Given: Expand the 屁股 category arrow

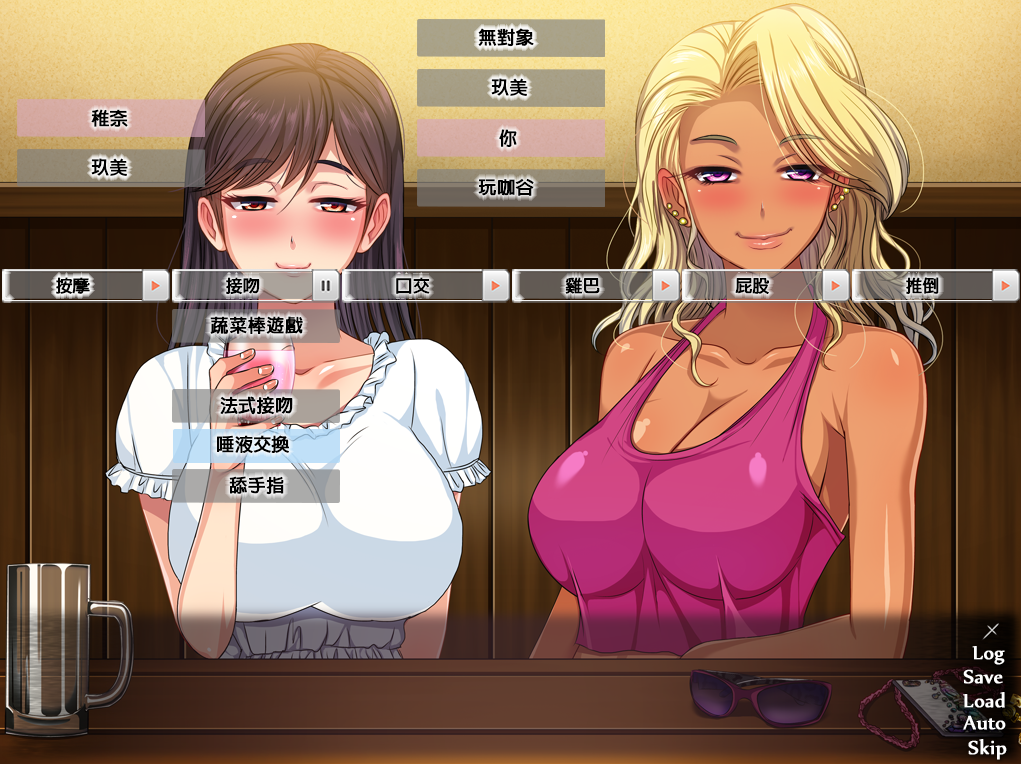Looking at the screenshot, I should pyautogui.click(x=836, y=286).
